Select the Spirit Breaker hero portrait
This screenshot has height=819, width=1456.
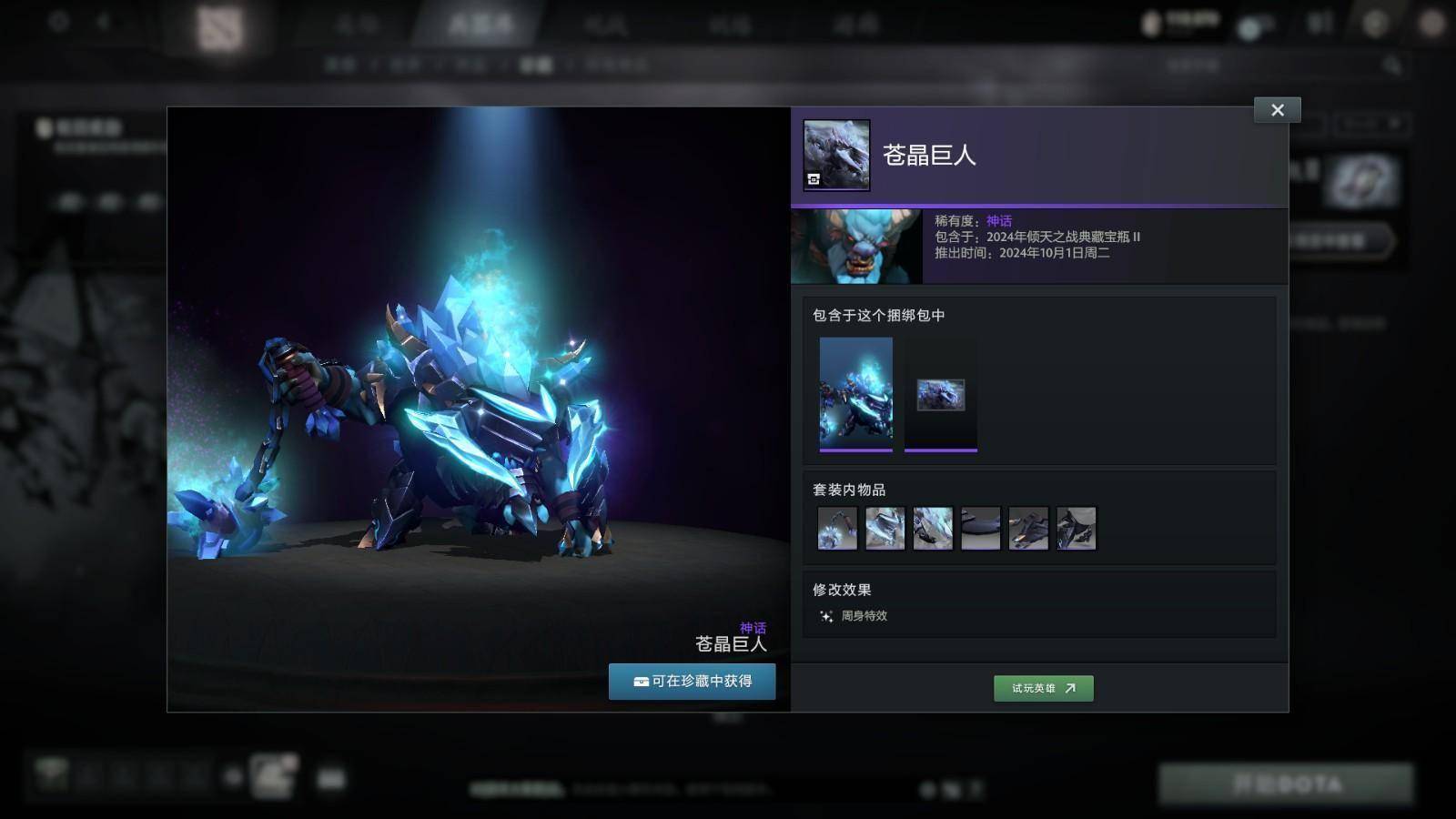(856, 247)
